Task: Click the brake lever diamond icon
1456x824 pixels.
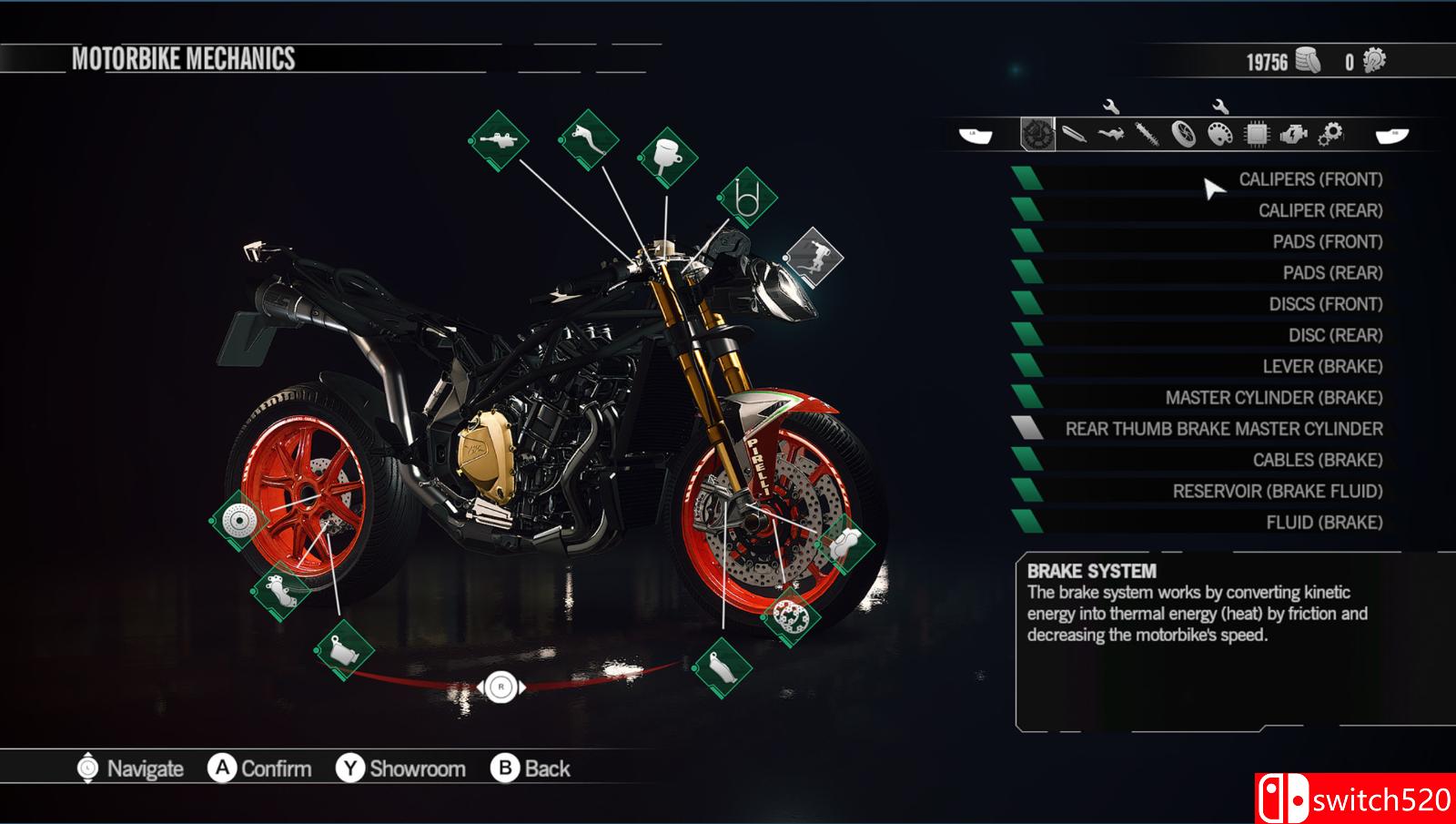Action: pos(589,139)
